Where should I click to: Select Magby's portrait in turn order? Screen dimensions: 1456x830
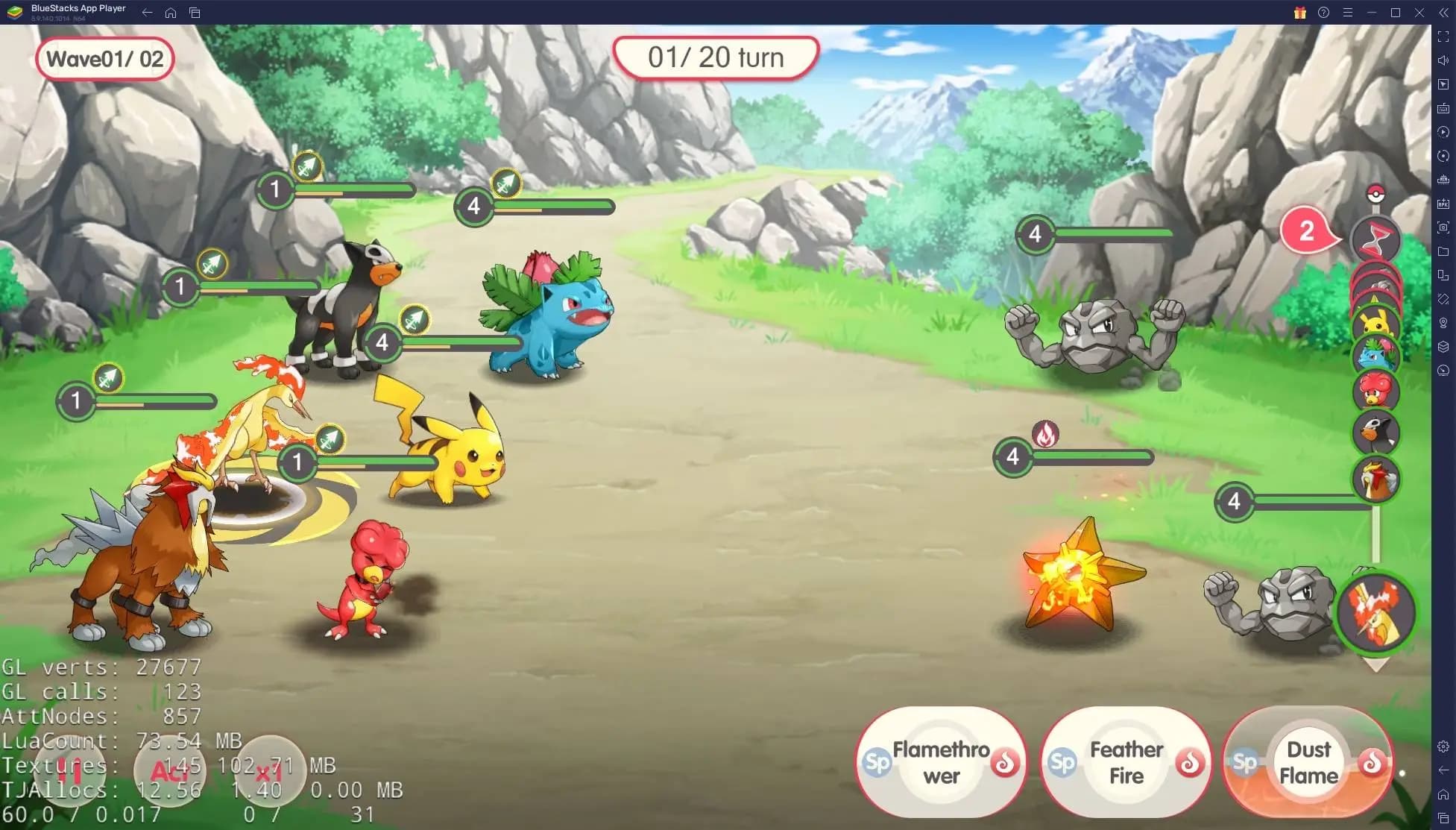point(1376,392)
